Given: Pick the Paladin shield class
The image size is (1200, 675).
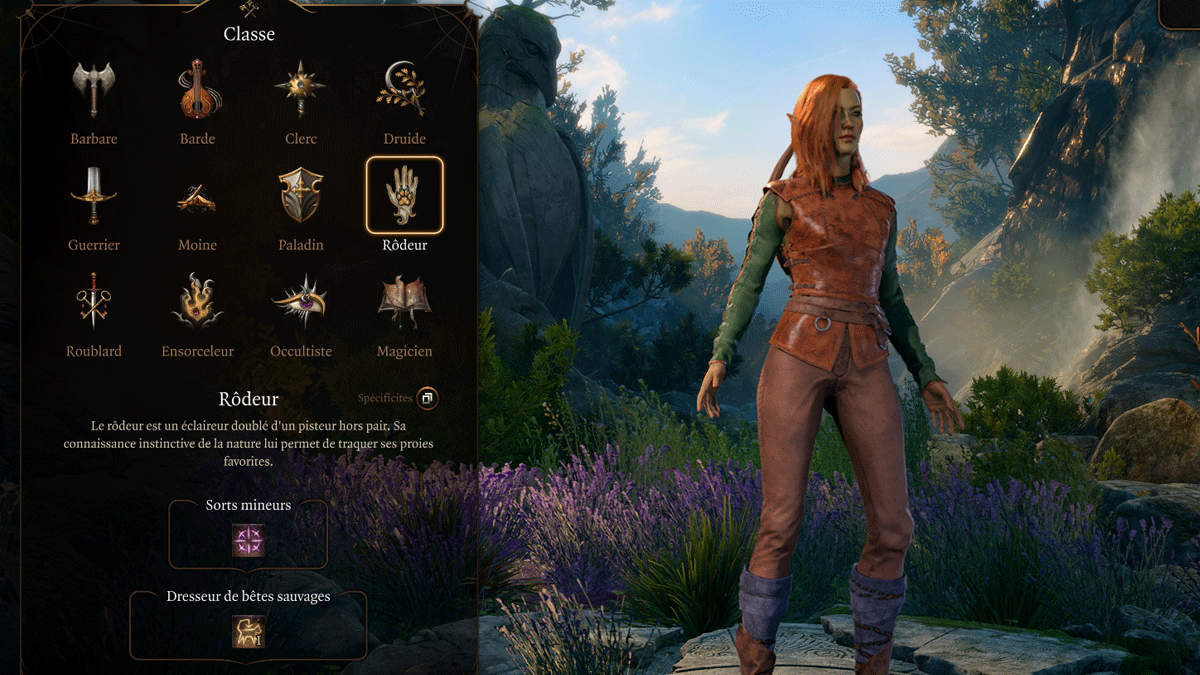Looking at the screenshot, I should [301, 197].
